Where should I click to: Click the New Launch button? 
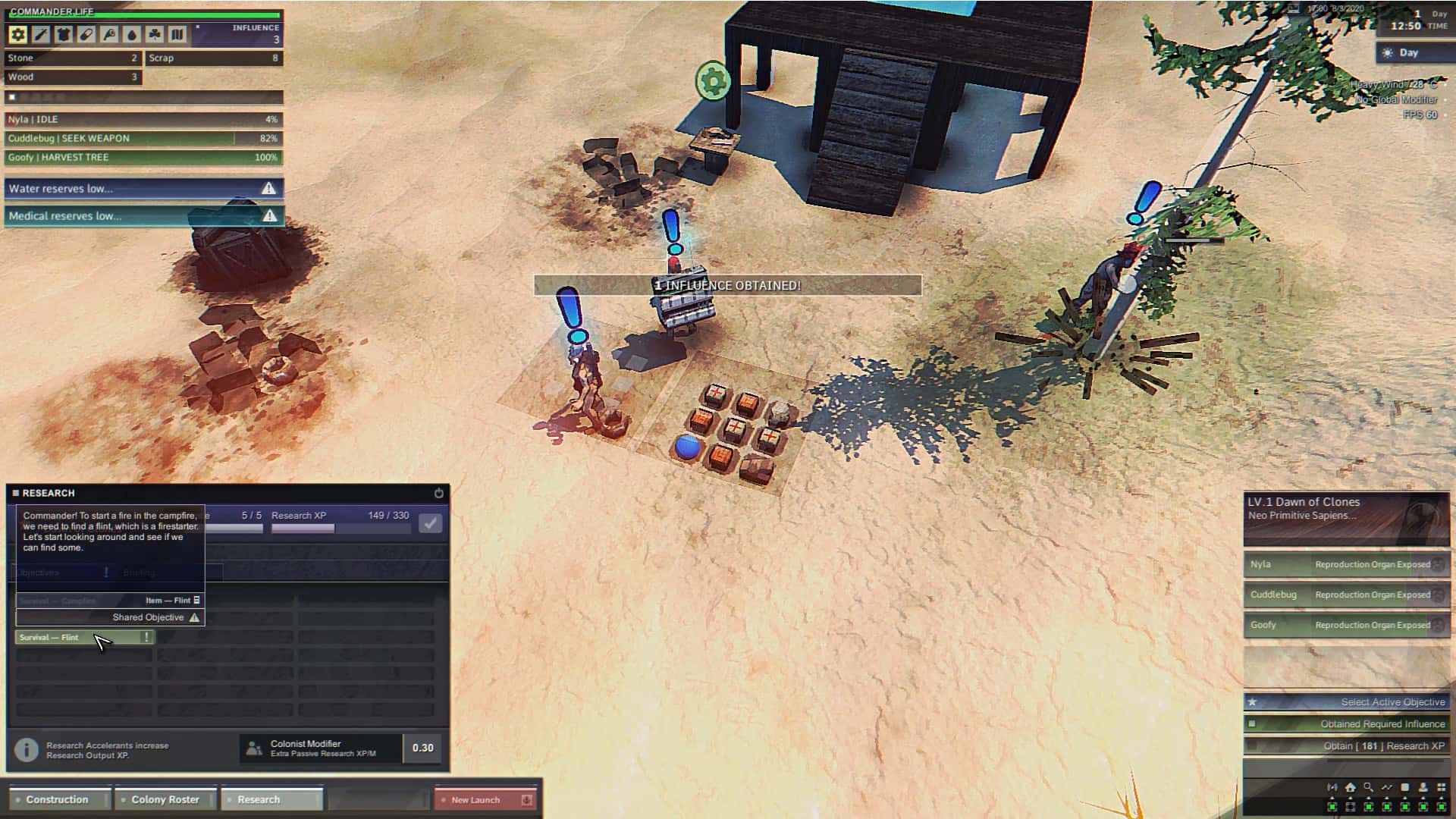(x=476, y=799)
